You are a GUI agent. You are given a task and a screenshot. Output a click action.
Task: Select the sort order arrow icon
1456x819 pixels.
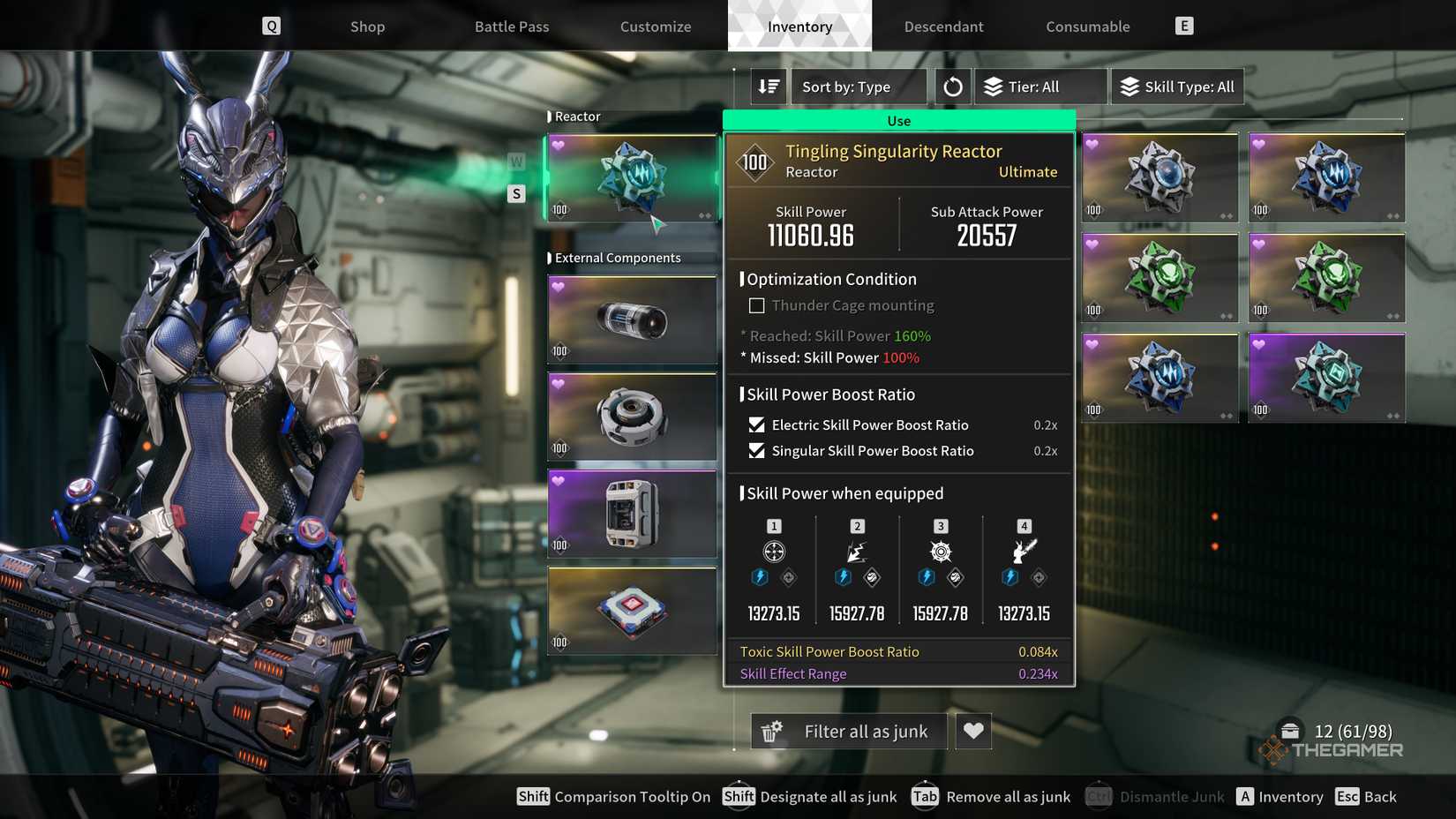[x=767, y=86]
